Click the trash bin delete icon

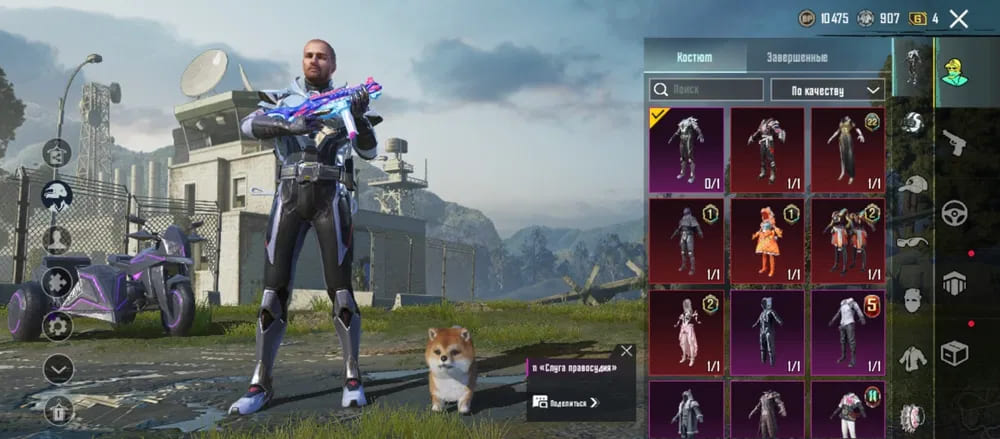(59, 410)
